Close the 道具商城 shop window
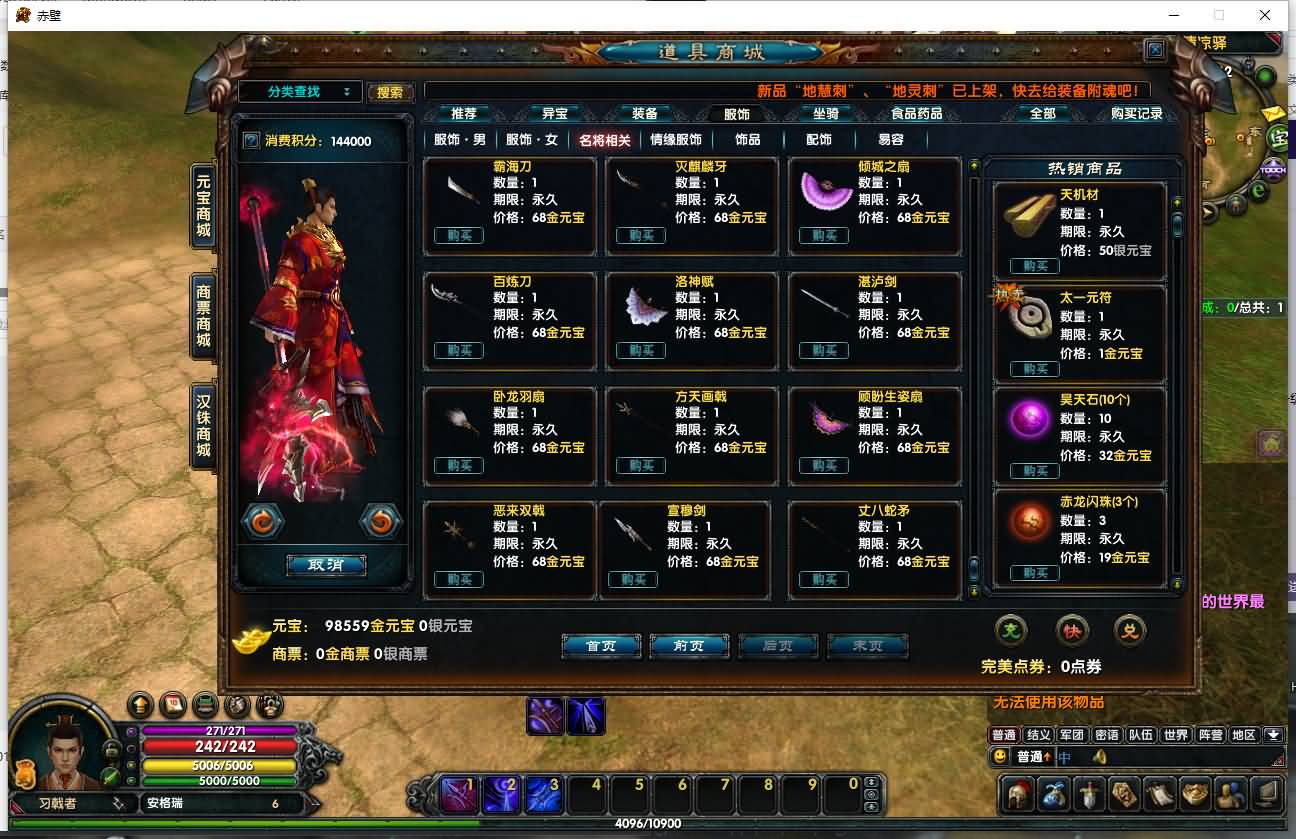 1155,49
